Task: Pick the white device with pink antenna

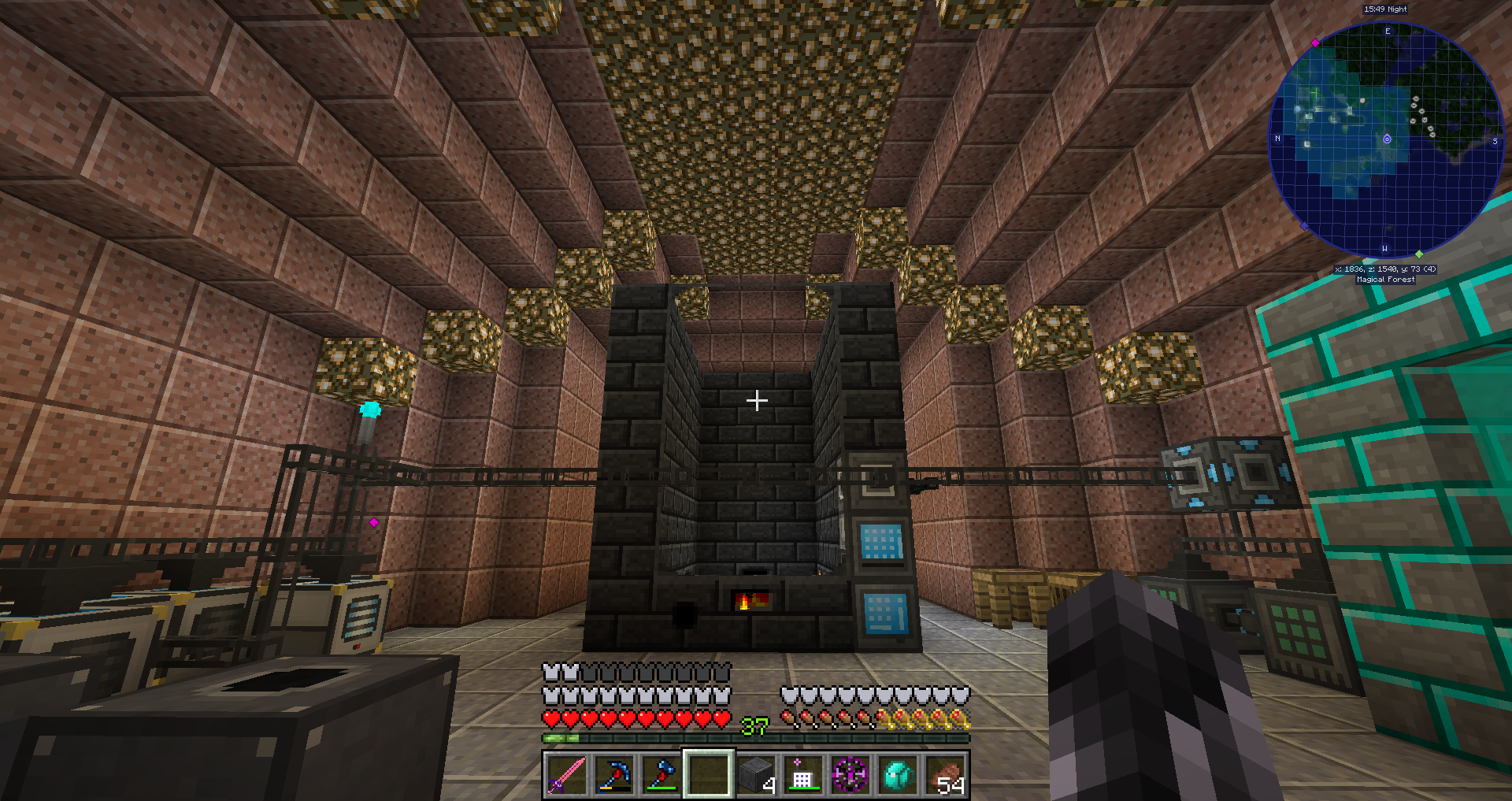Action: (802, 774)
